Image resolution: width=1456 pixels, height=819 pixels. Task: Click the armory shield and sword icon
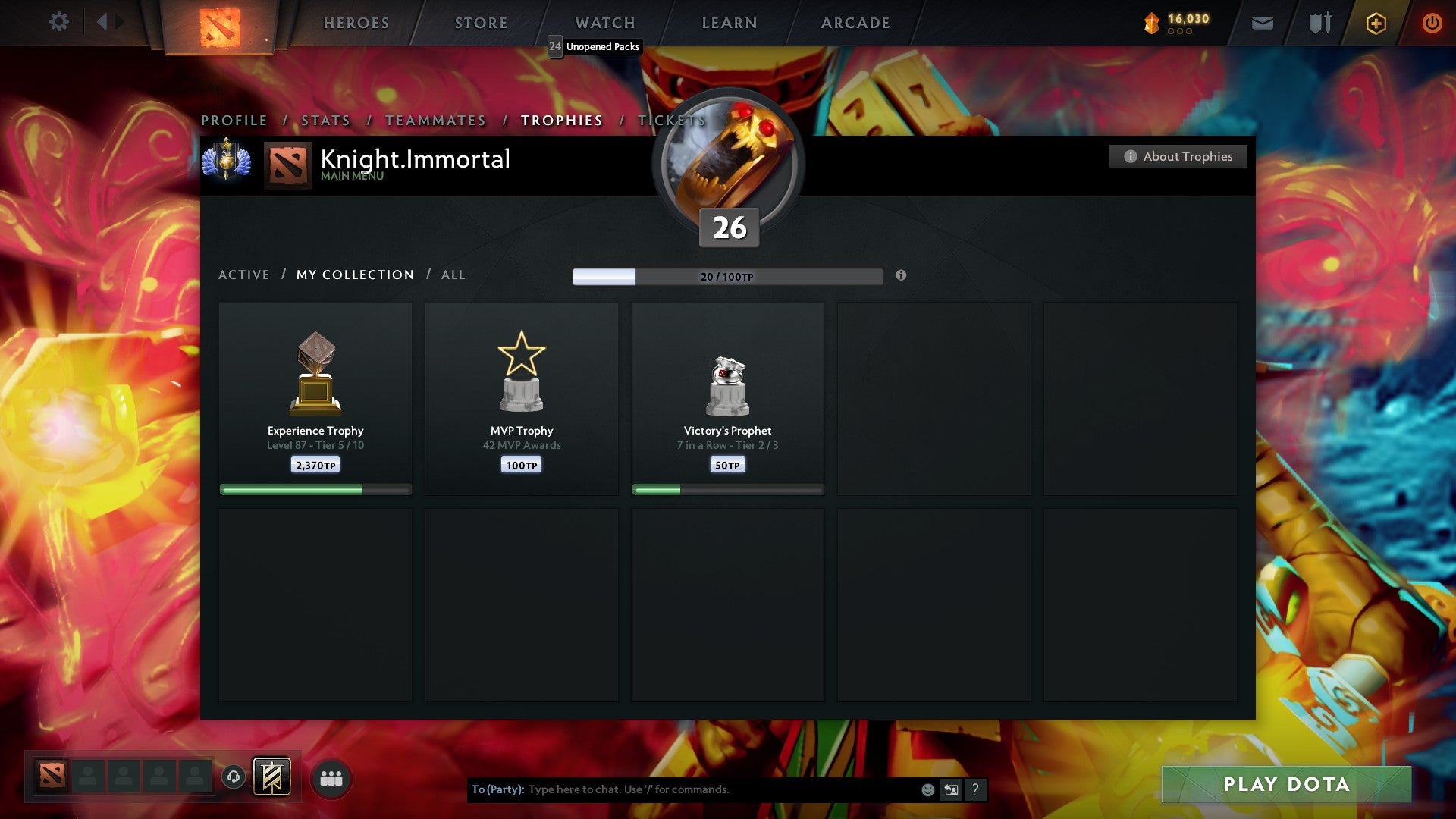(1319, 23)
